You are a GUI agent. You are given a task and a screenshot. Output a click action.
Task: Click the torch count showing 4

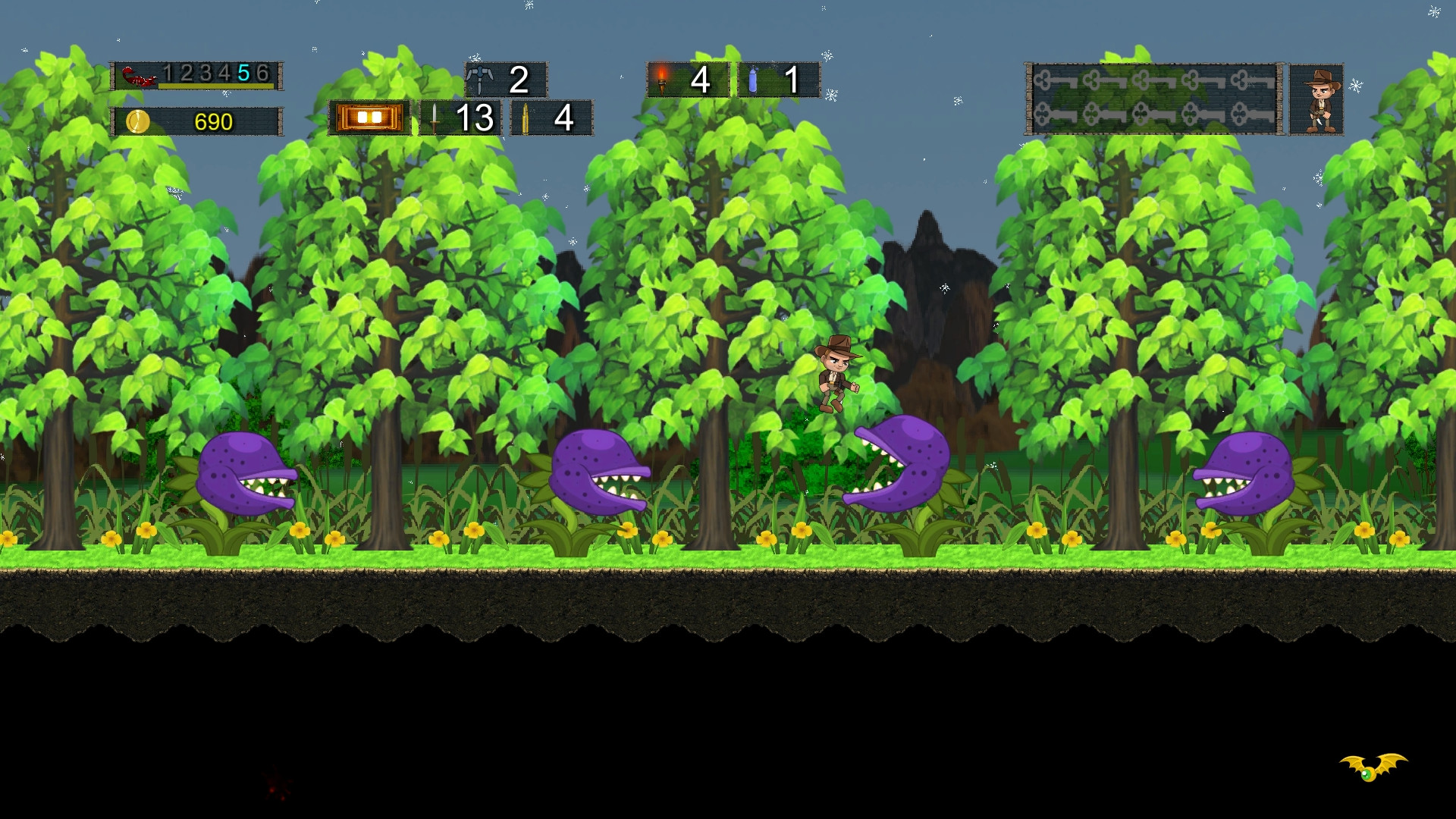click(x=699, y=80)
